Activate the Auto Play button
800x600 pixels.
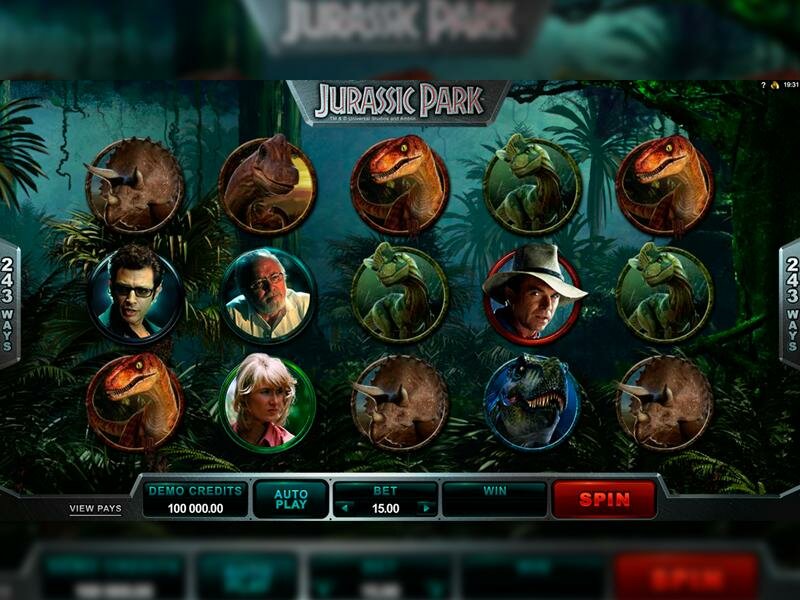[290, 499]
